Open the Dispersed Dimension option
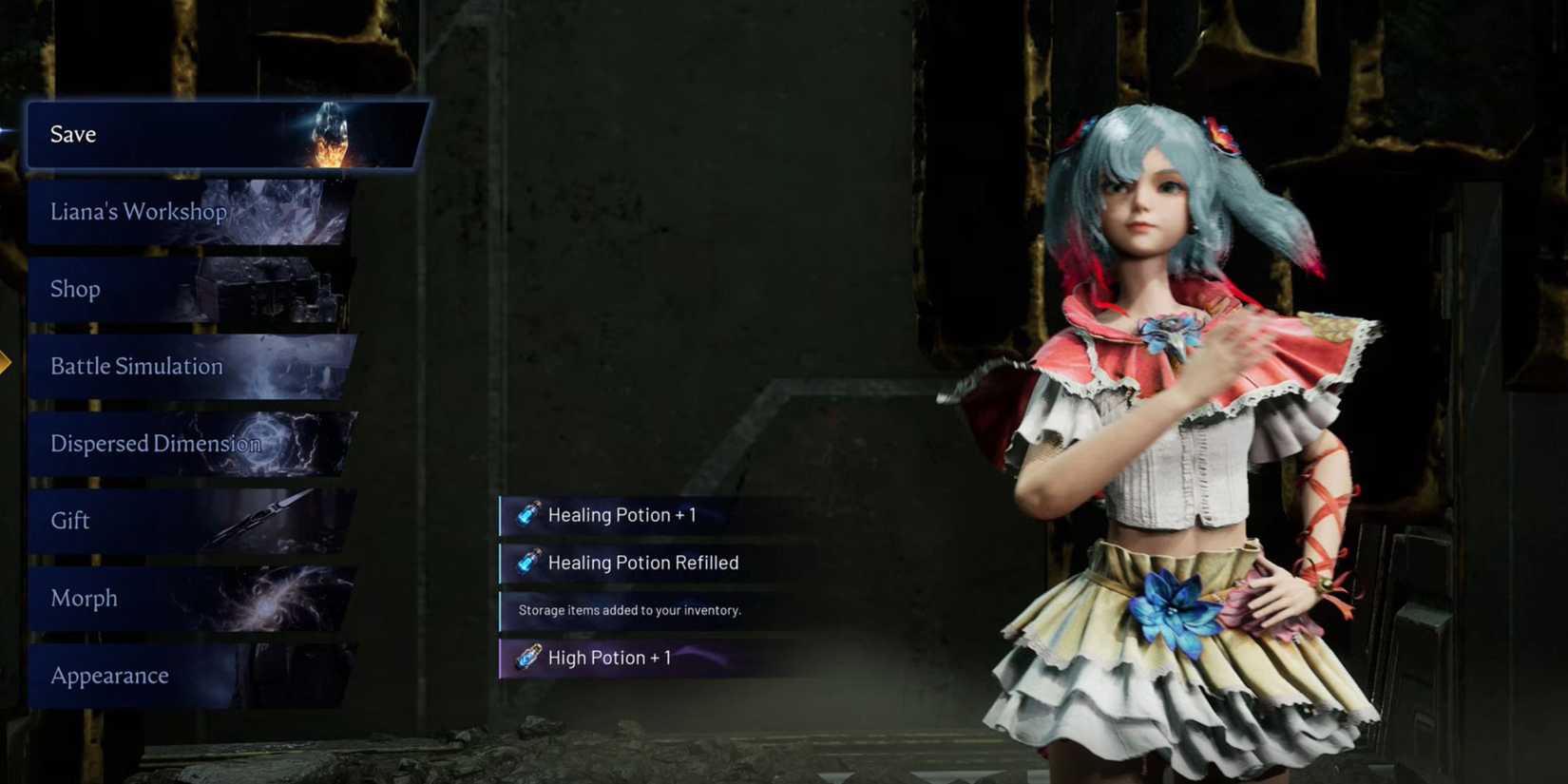This screenshot has width=1568, height=784. tap(156, 443)
